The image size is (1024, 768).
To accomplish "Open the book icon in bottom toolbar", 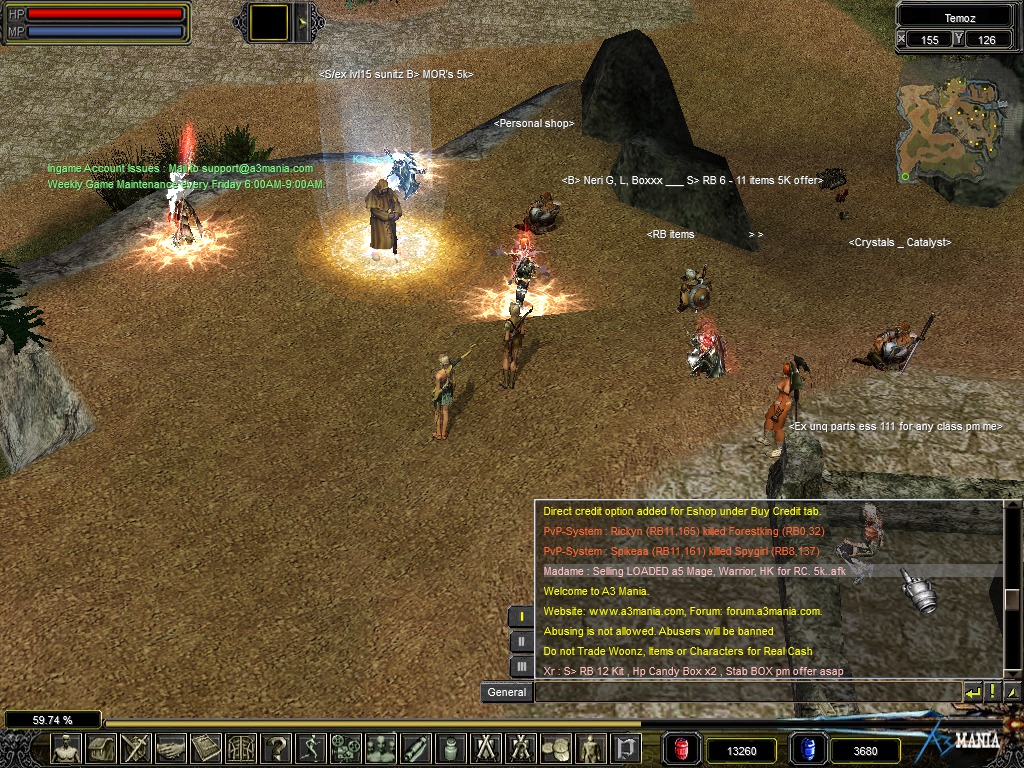I will pyautogui.click(x=207, y=748).
